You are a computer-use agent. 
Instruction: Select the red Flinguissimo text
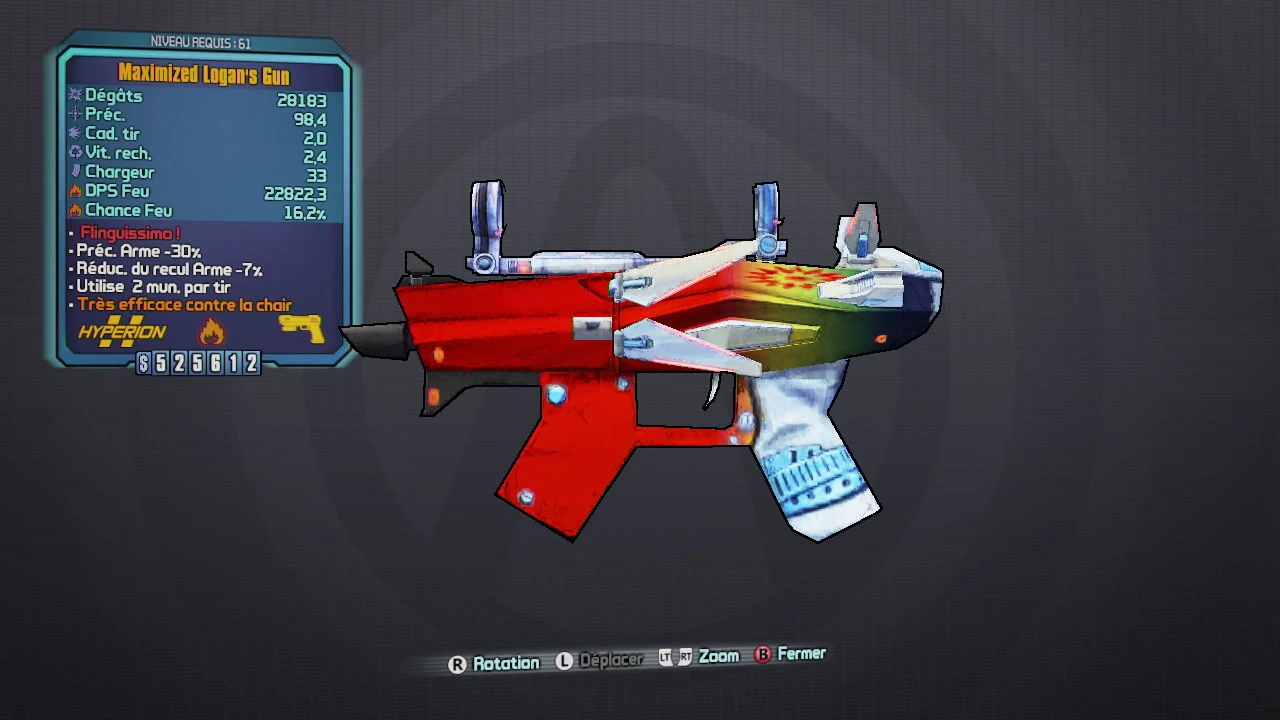(130, 233)
